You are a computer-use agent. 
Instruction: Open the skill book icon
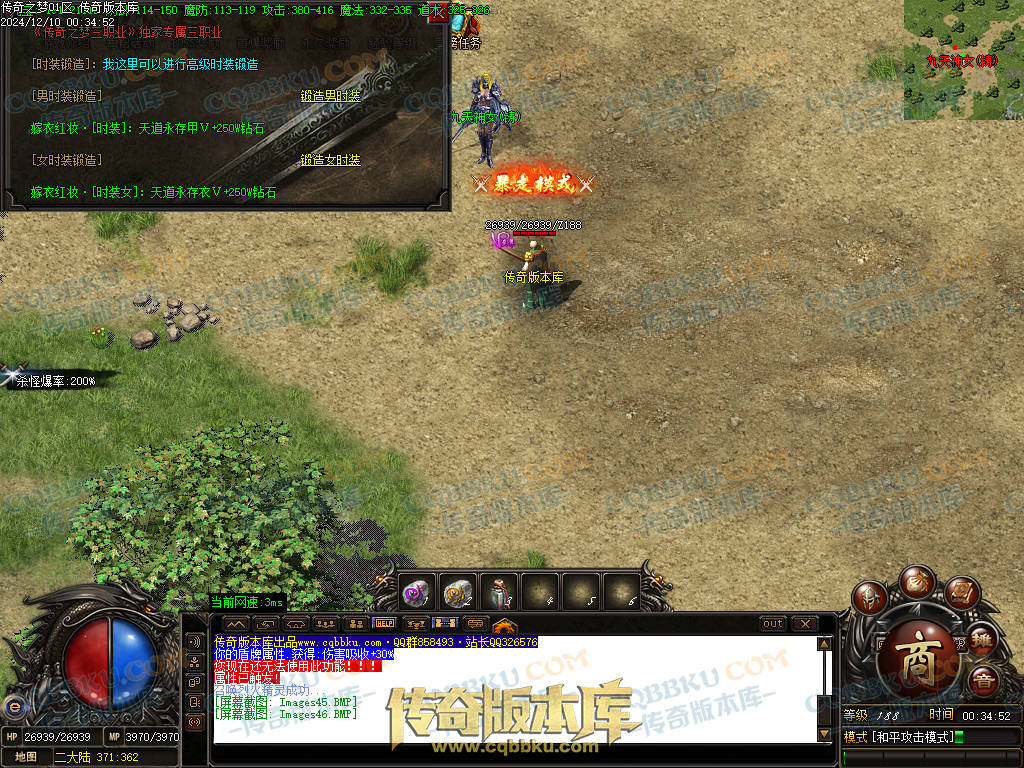click(960, 594)
